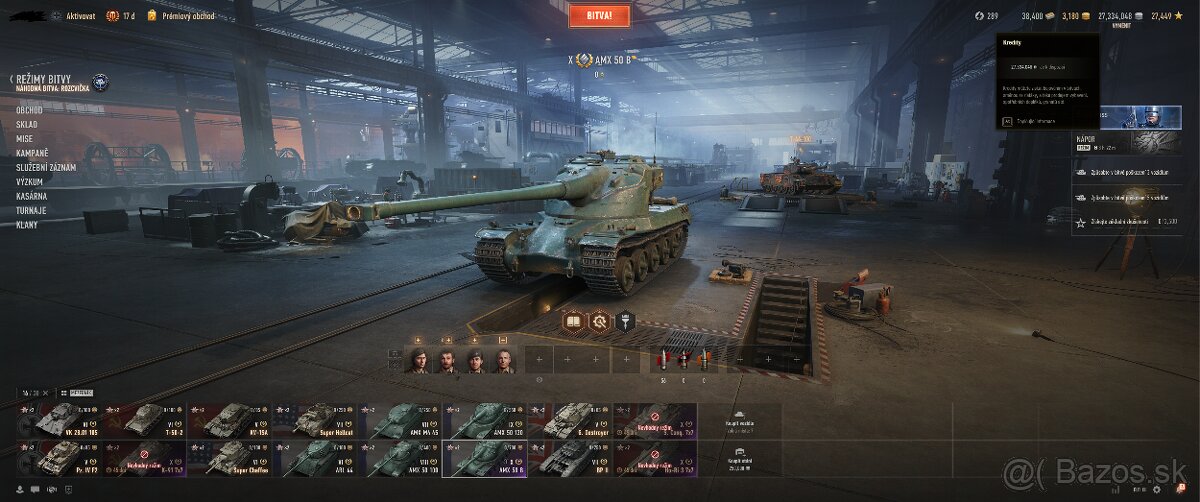Start a battle with the BITVA! button
This screenshot has height=502, width=1200.
(599, 15)
